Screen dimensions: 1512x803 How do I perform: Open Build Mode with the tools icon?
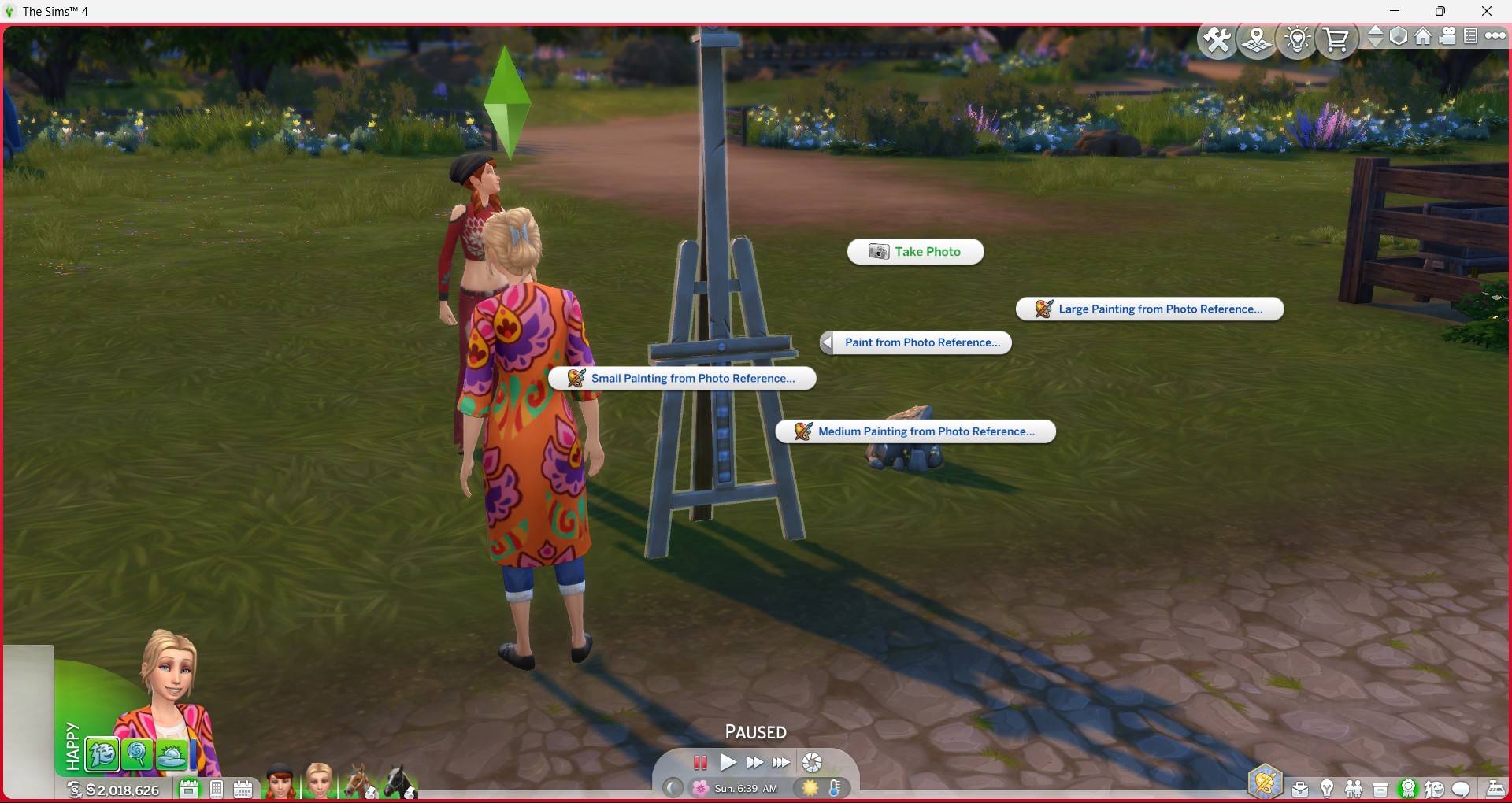1217,39
